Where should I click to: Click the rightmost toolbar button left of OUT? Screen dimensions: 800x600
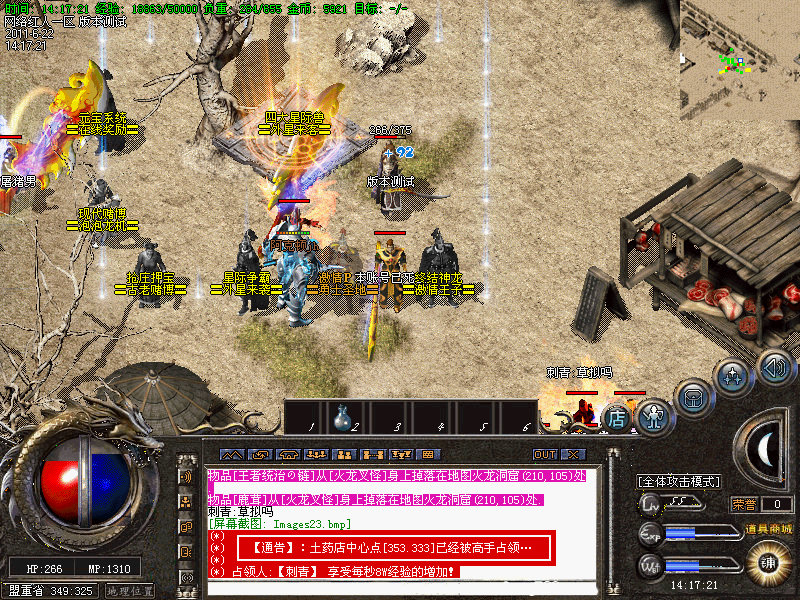pos(427,454)
